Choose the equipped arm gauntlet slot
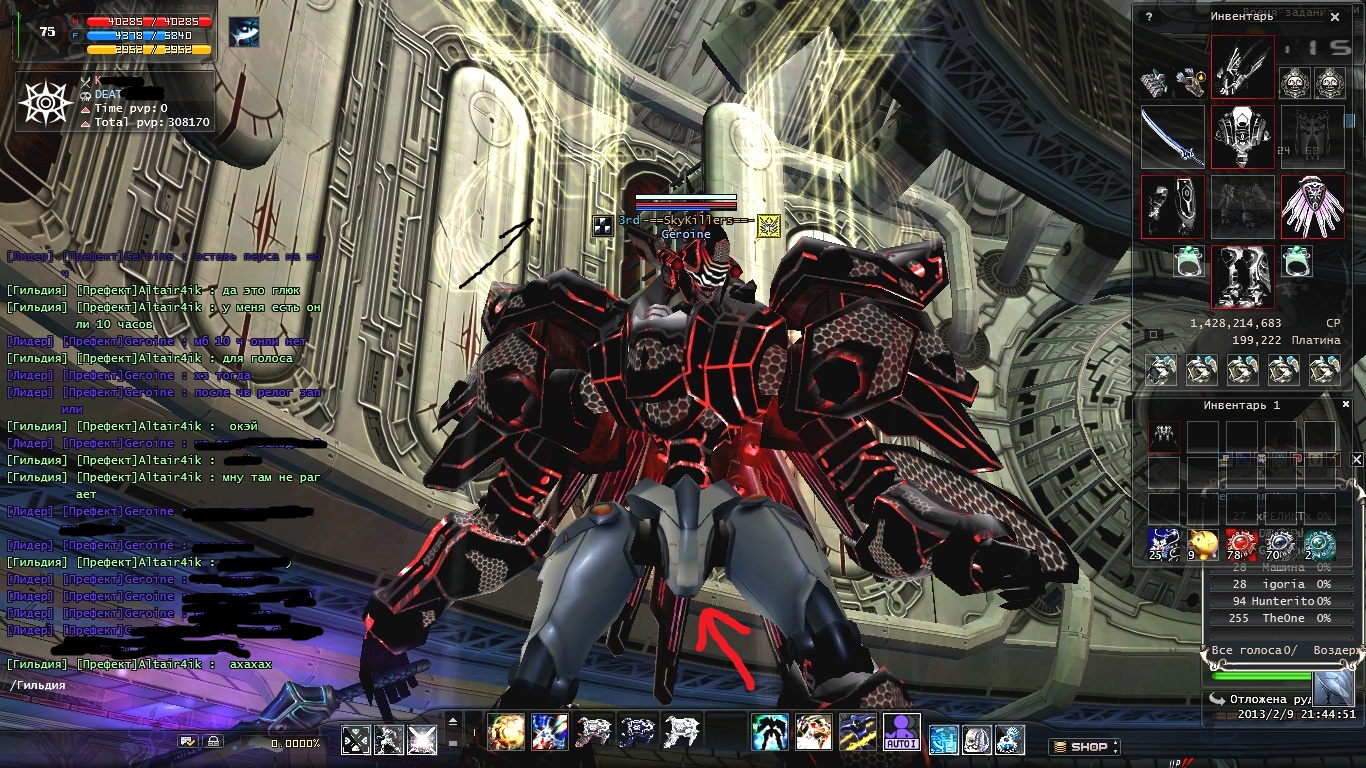 pyautogui.click(x=1173, y=206)
